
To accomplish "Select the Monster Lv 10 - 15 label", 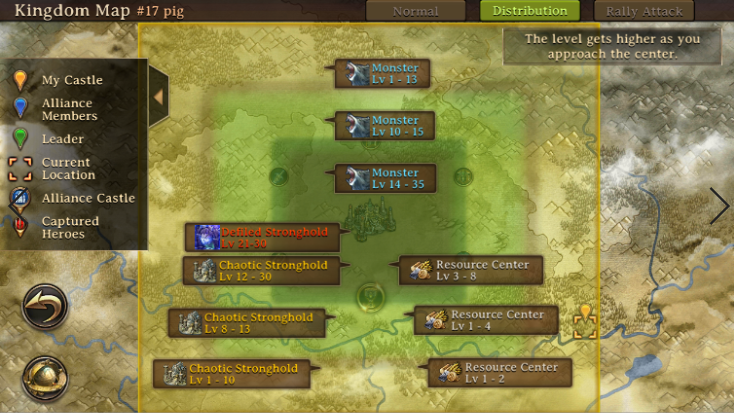I will 384,125.
